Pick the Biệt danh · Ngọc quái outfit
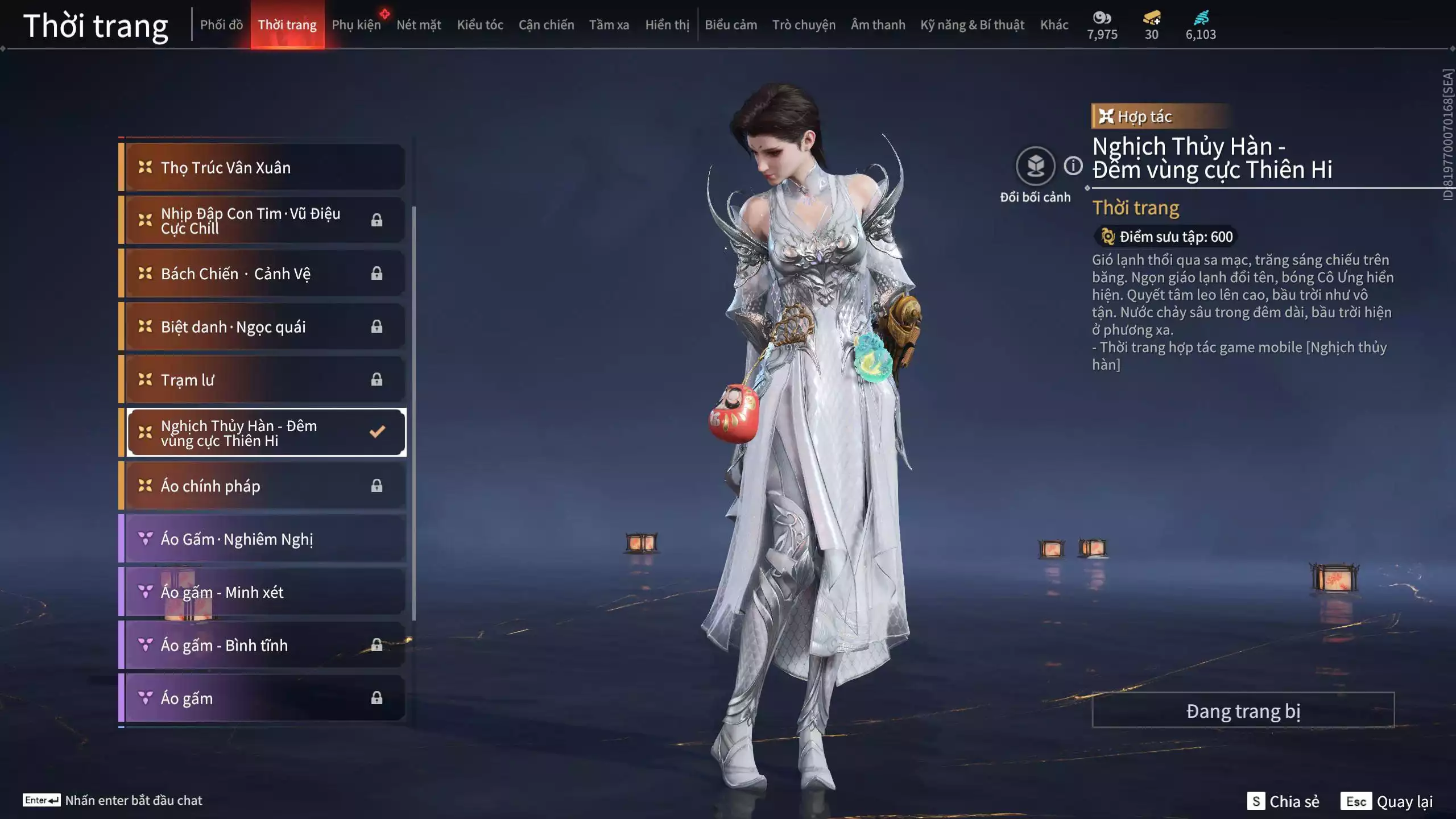Viewport: 1456px width, 819px height. click(264, 327)
